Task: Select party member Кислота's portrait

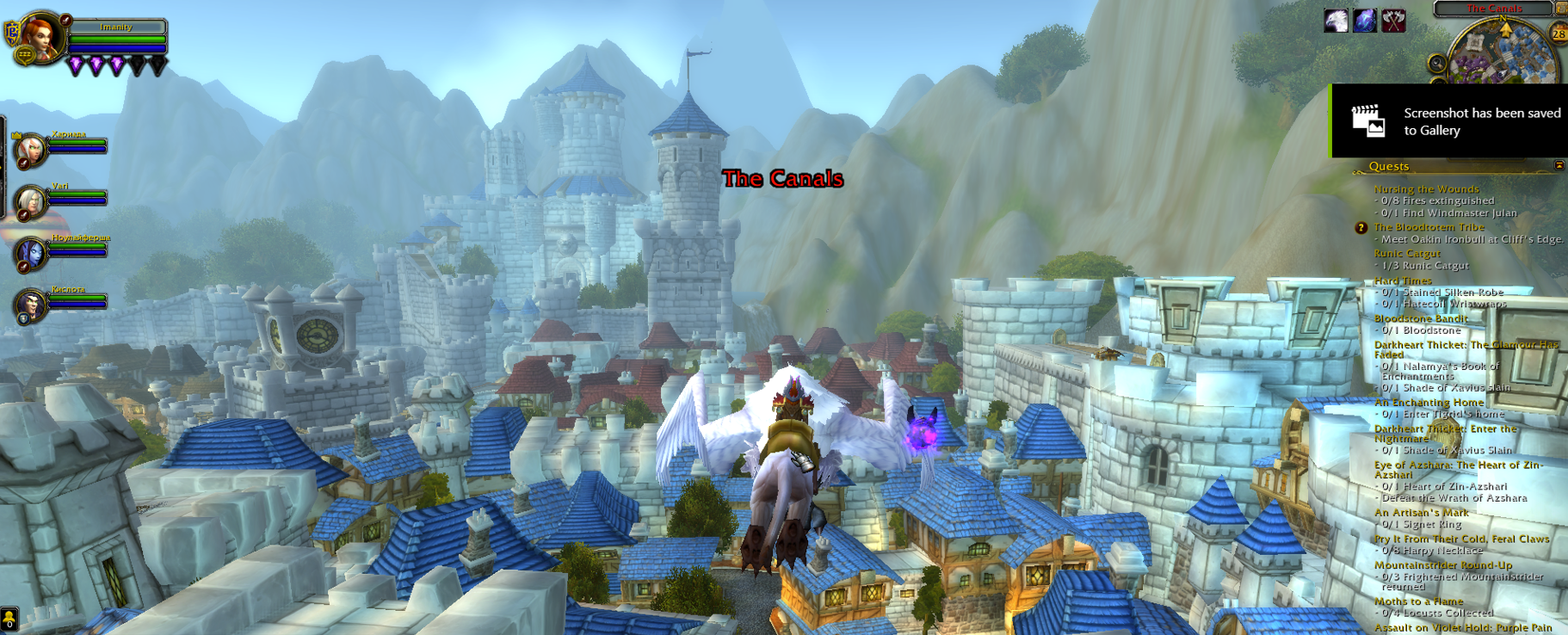Action: tap(31, 305)
